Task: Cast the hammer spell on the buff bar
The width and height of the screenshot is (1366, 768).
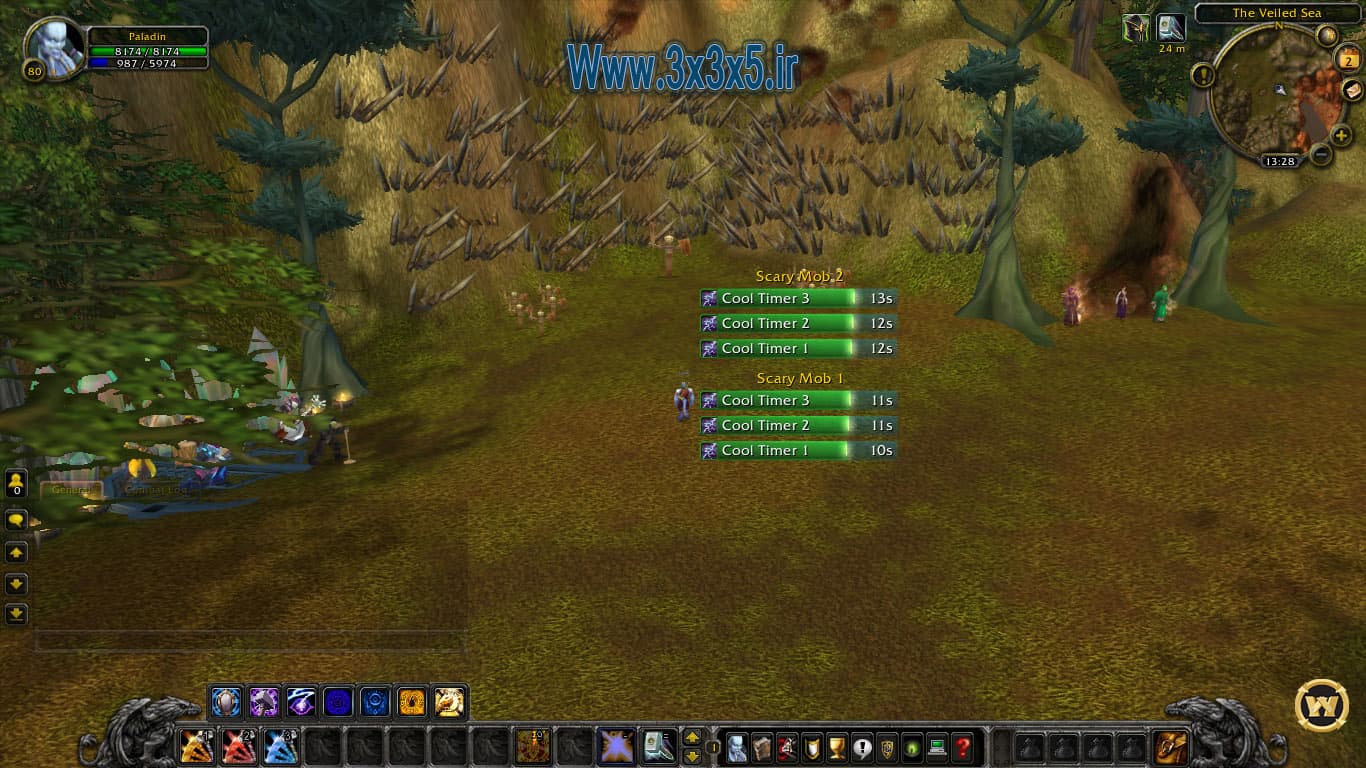Action: (x=265, y=701)
